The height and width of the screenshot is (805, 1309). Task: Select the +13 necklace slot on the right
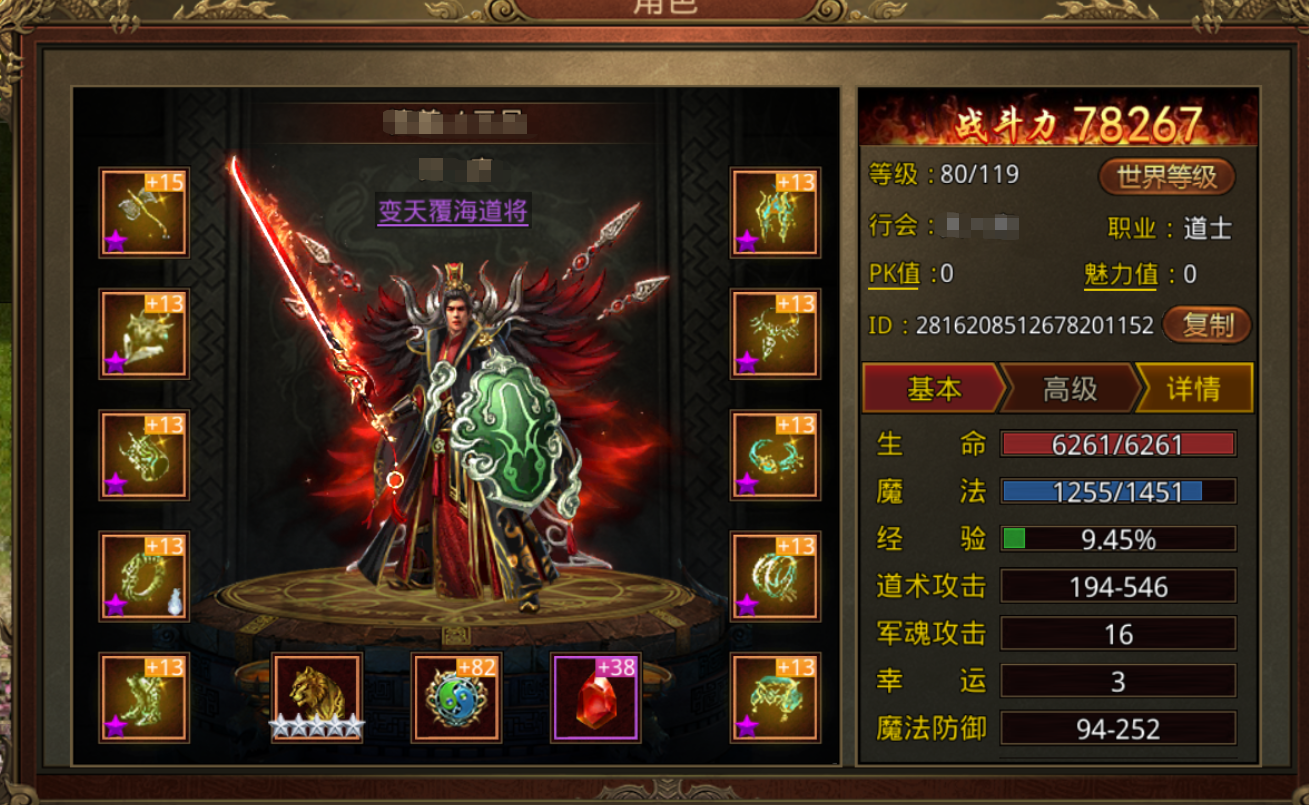[775, 333]
